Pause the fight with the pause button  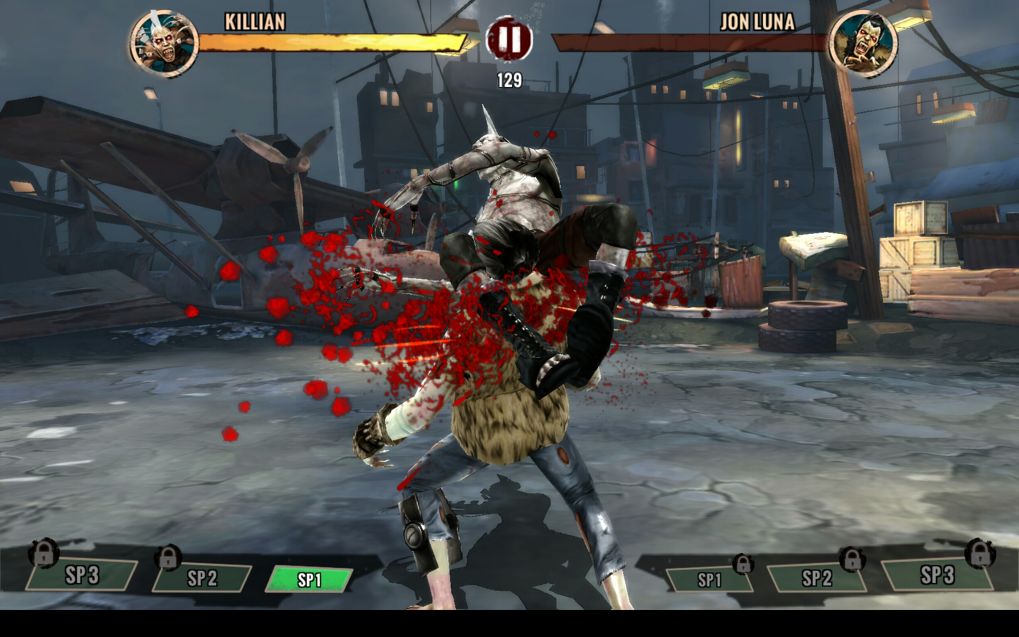tap(509, 40)
